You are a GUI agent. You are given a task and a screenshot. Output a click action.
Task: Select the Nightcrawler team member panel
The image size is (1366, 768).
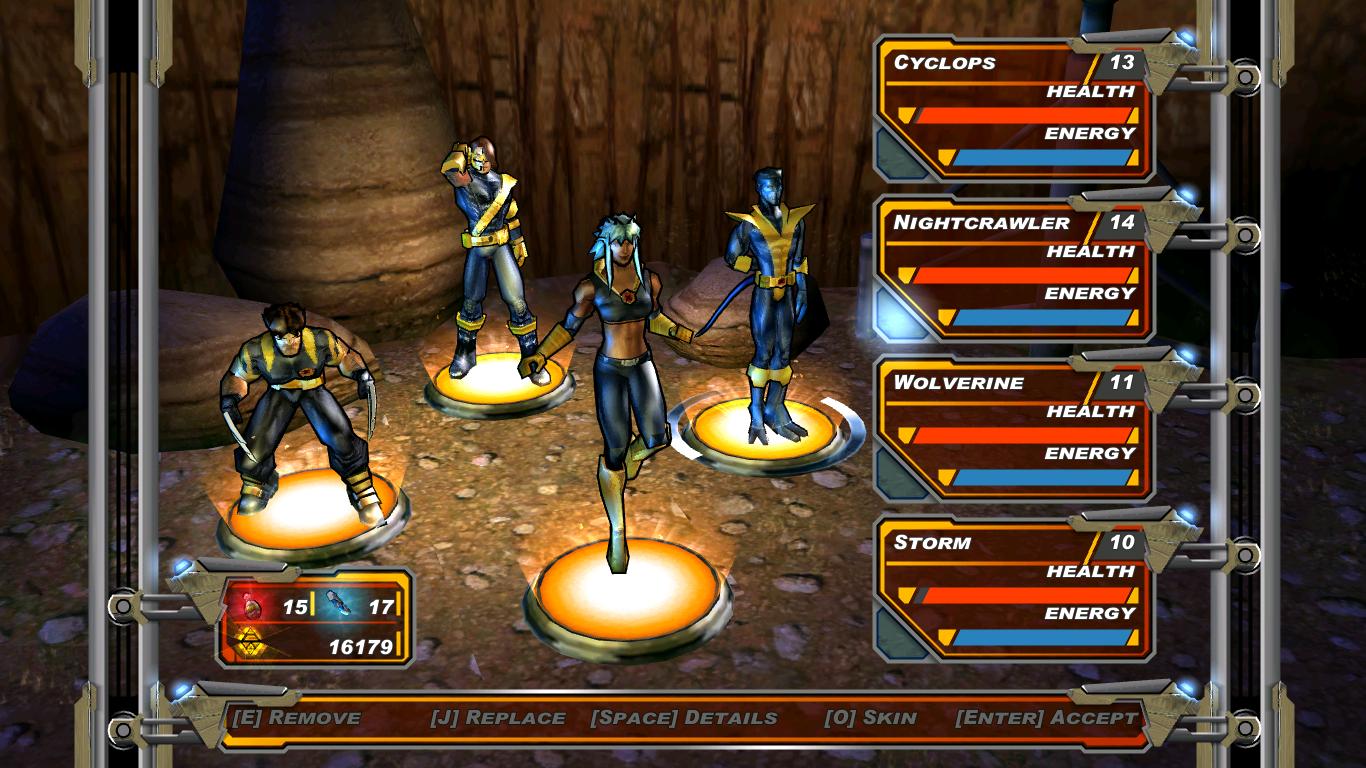coord(1015,270)
